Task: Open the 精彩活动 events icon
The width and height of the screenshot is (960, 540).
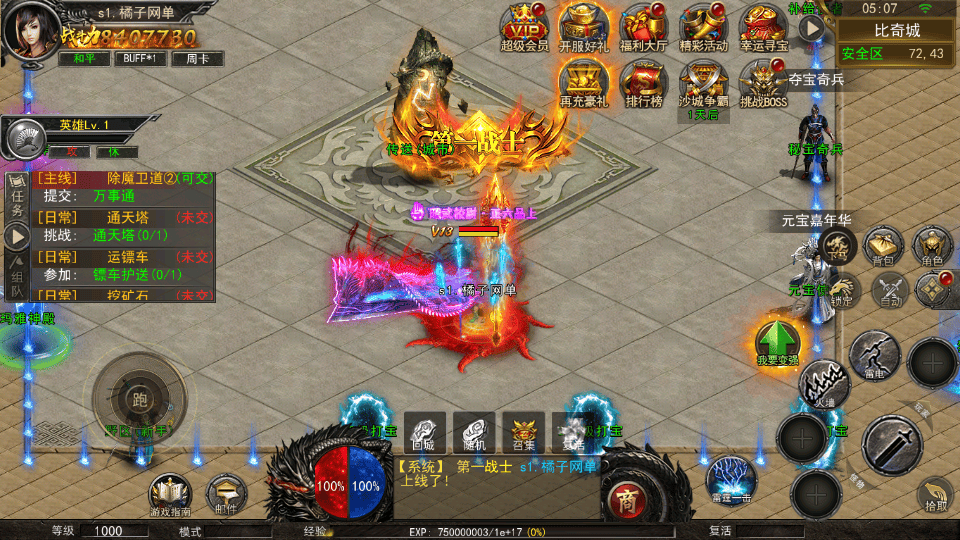Action: pos(704,26)
